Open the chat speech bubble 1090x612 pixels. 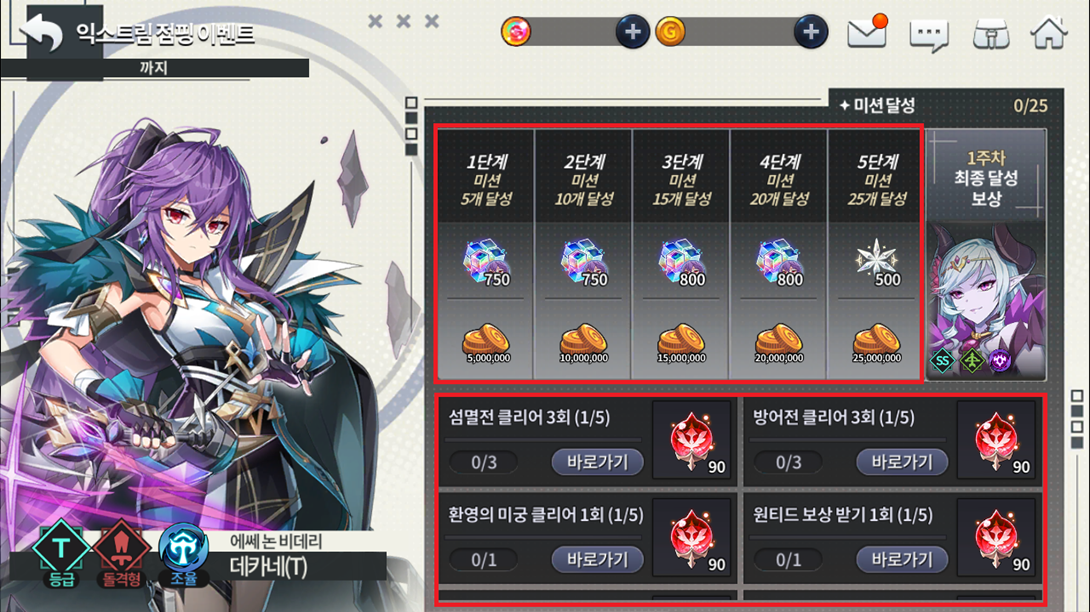coord(928,35)
